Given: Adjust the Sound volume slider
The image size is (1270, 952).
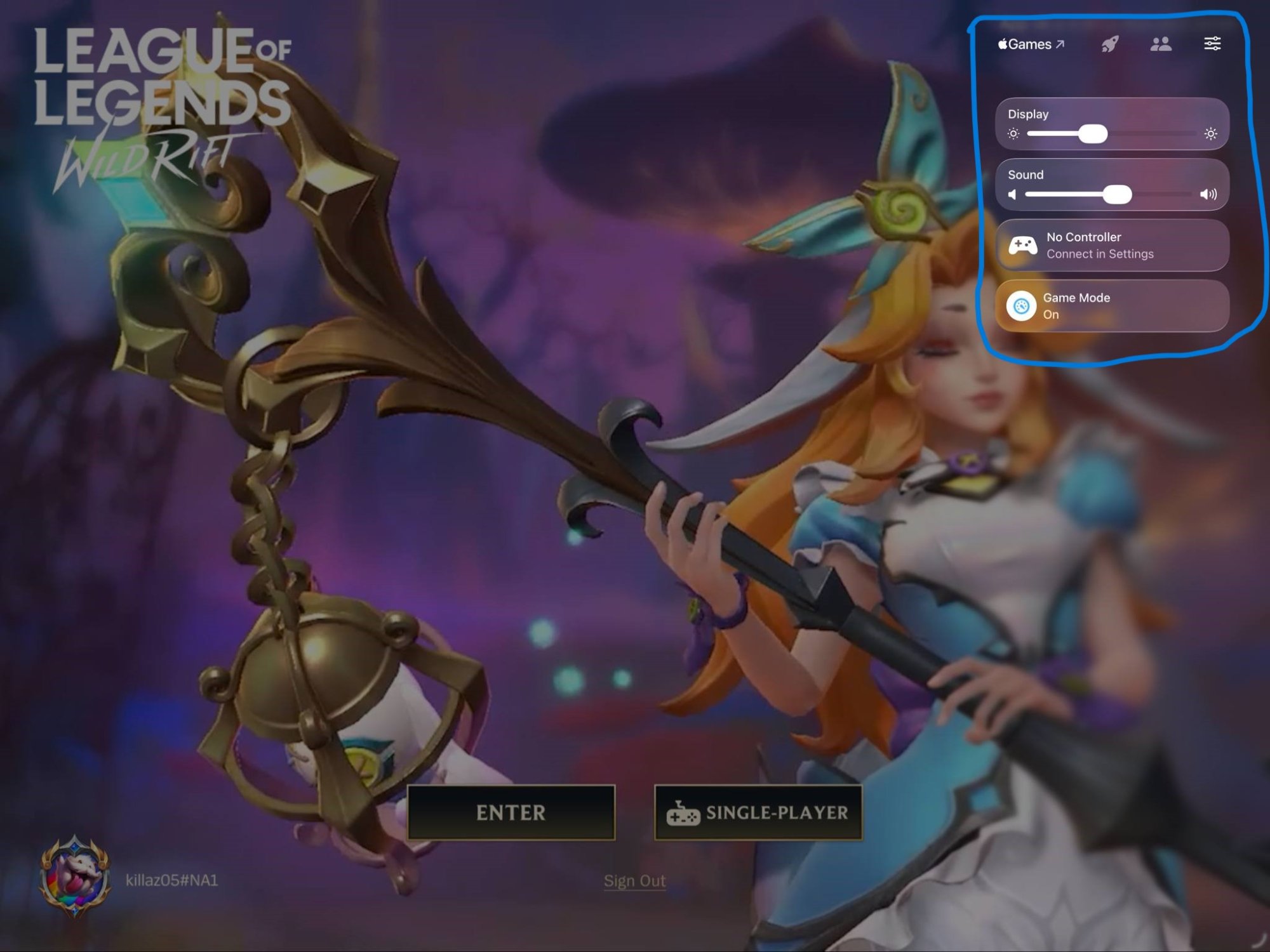Looking at the screenshot, I should tap(1117, 194).
